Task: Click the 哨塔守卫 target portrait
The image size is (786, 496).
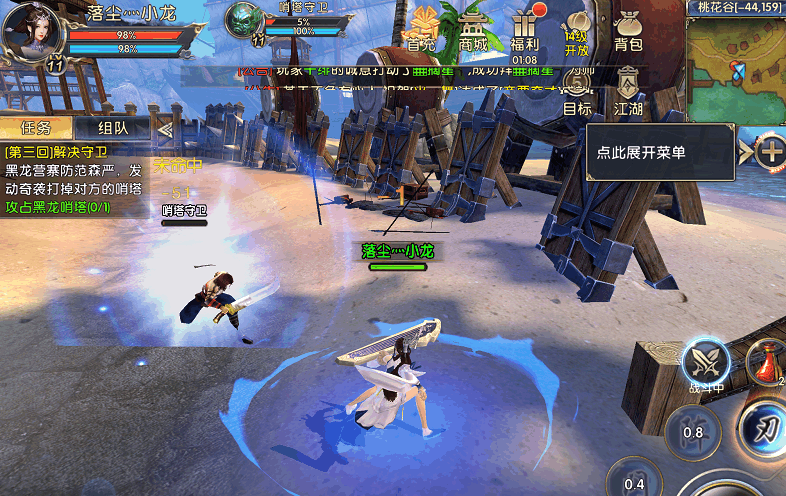Action: click(x=244, y=20)
